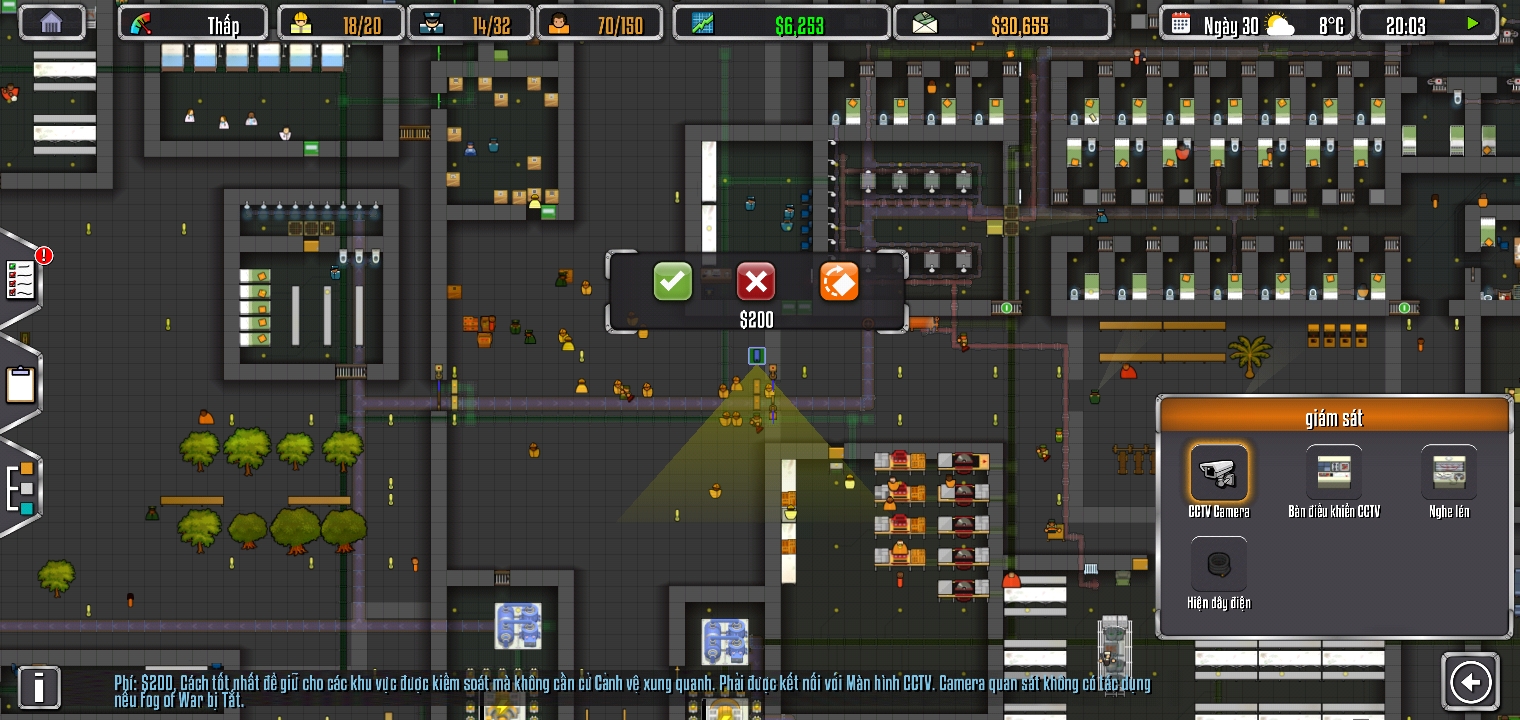This screenshot has width=1520, height=720.
Task: Open the home building menu
Action: pyautogui.click(x=51, y=21)
